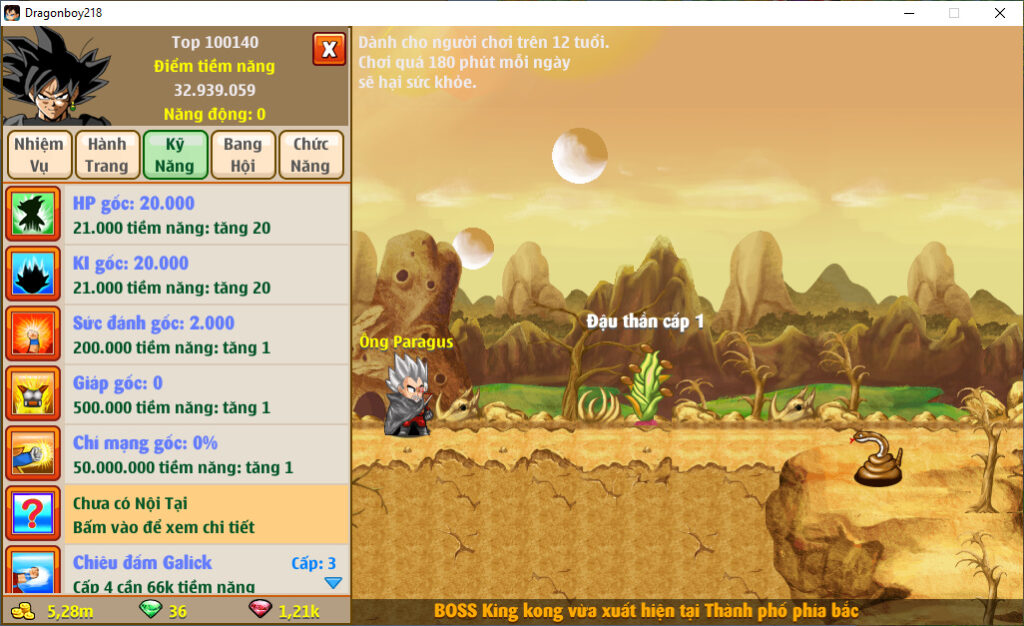Switch to the Nhiệm Vụ tab

pyautogui.click(x=39, y=155)
